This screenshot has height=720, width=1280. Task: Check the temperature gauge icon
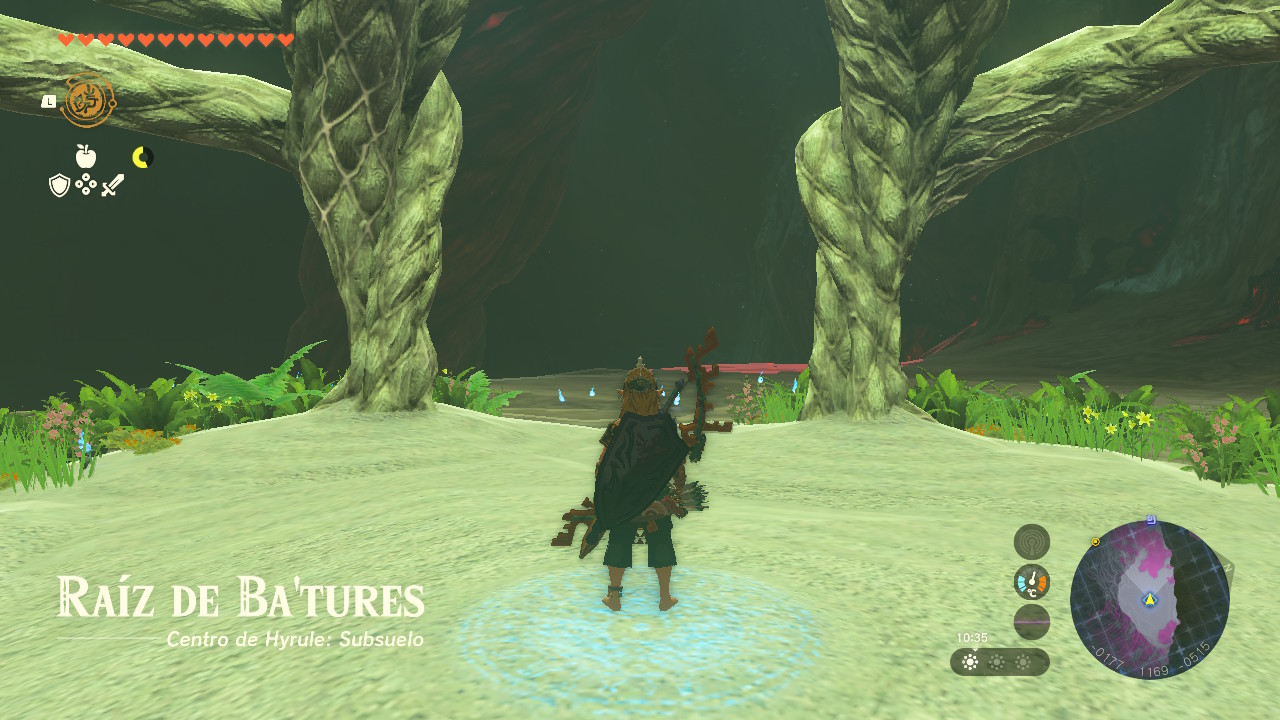pos(1032,582)
